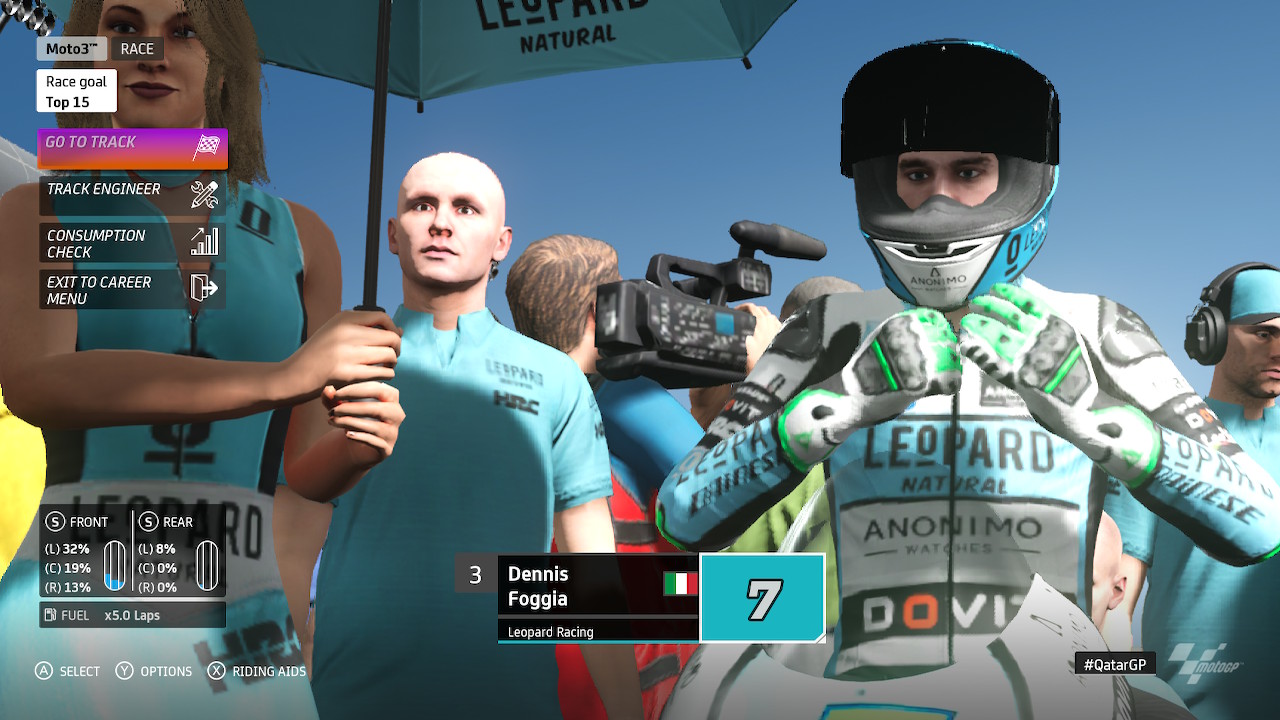Choose Exit to Career Menu

[x=132, y=289]
